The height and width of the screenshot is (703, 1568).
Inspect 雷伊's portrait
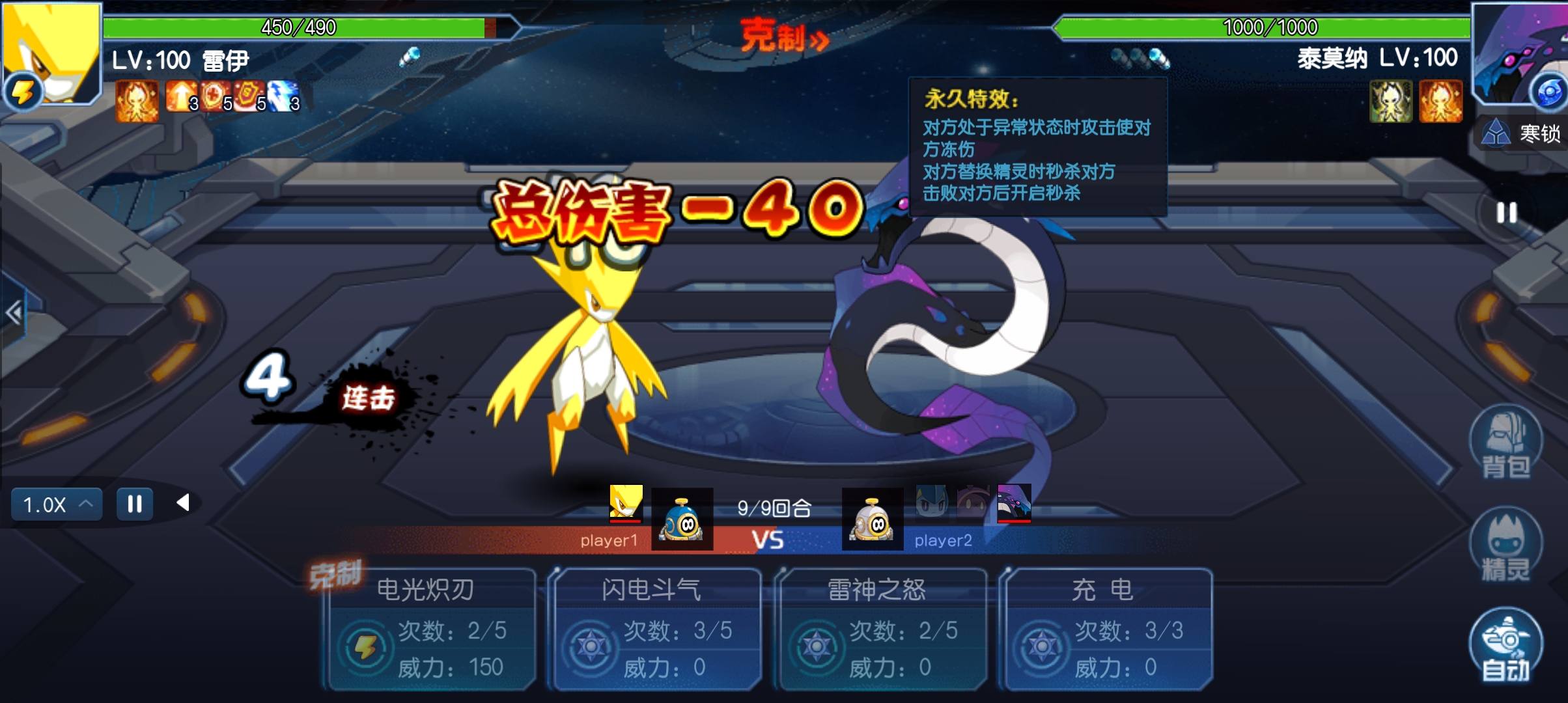pos(52,53)
